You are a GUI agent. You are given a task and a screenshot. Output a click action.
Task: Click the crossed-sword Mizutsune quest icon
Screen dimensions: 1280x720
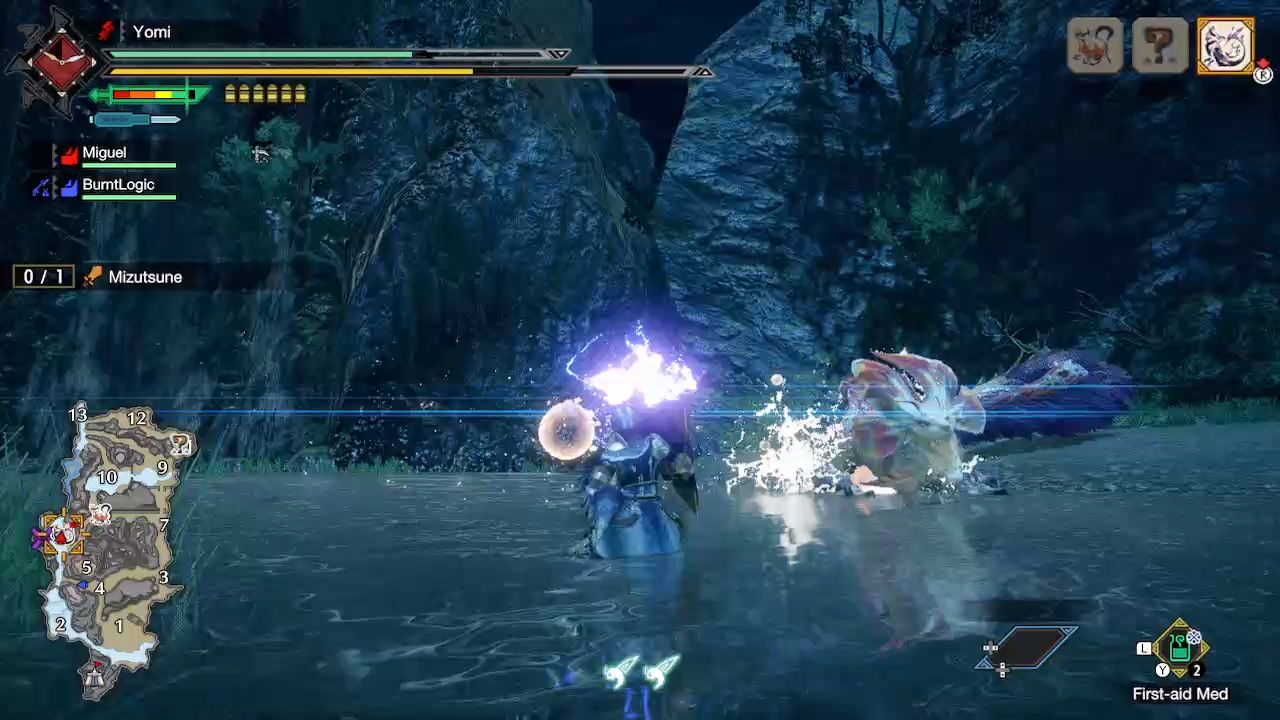tap(92, 277)
